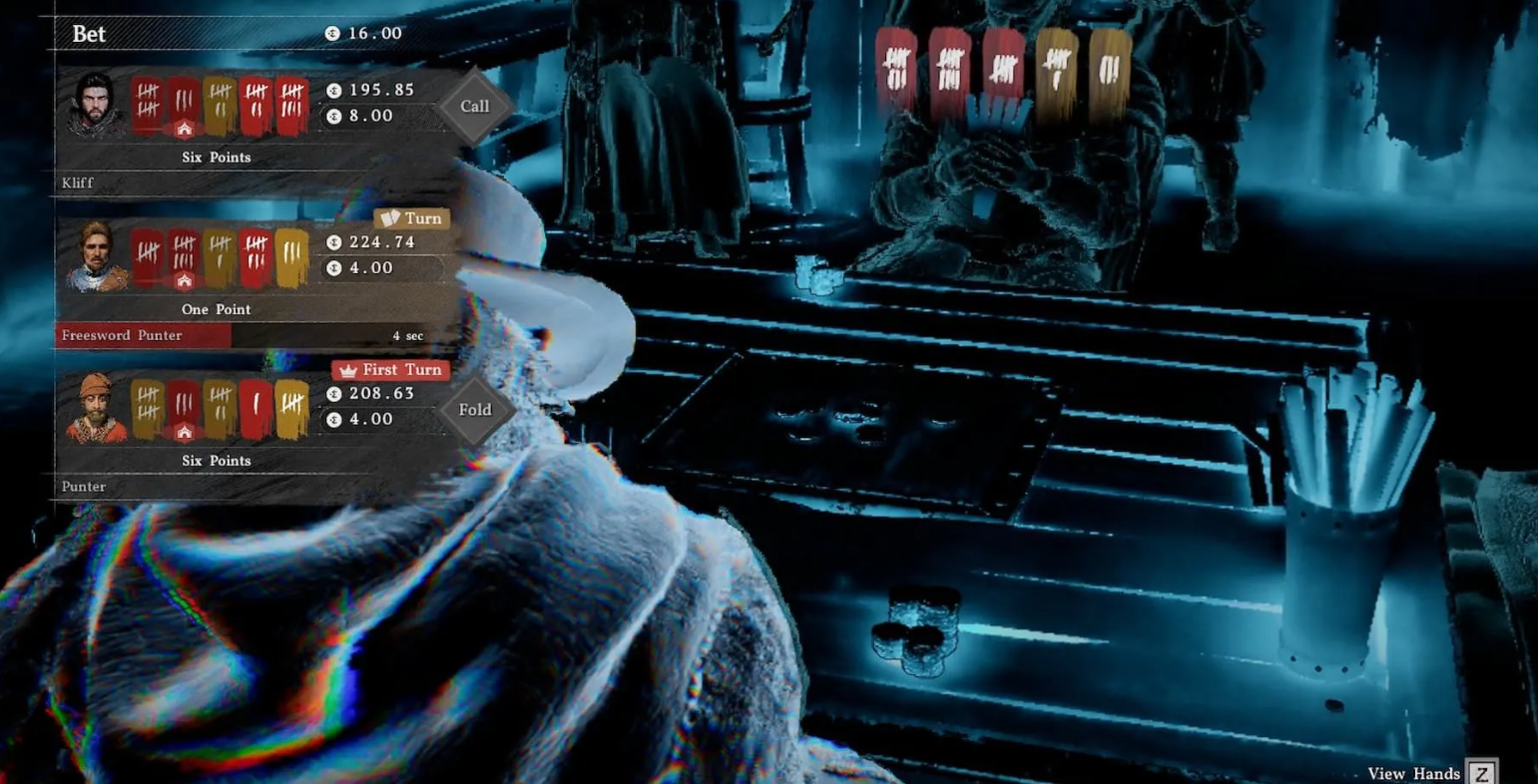1538x784 pixels.
Task: Click the View Hands label
Action: [x=1413, y=774]
